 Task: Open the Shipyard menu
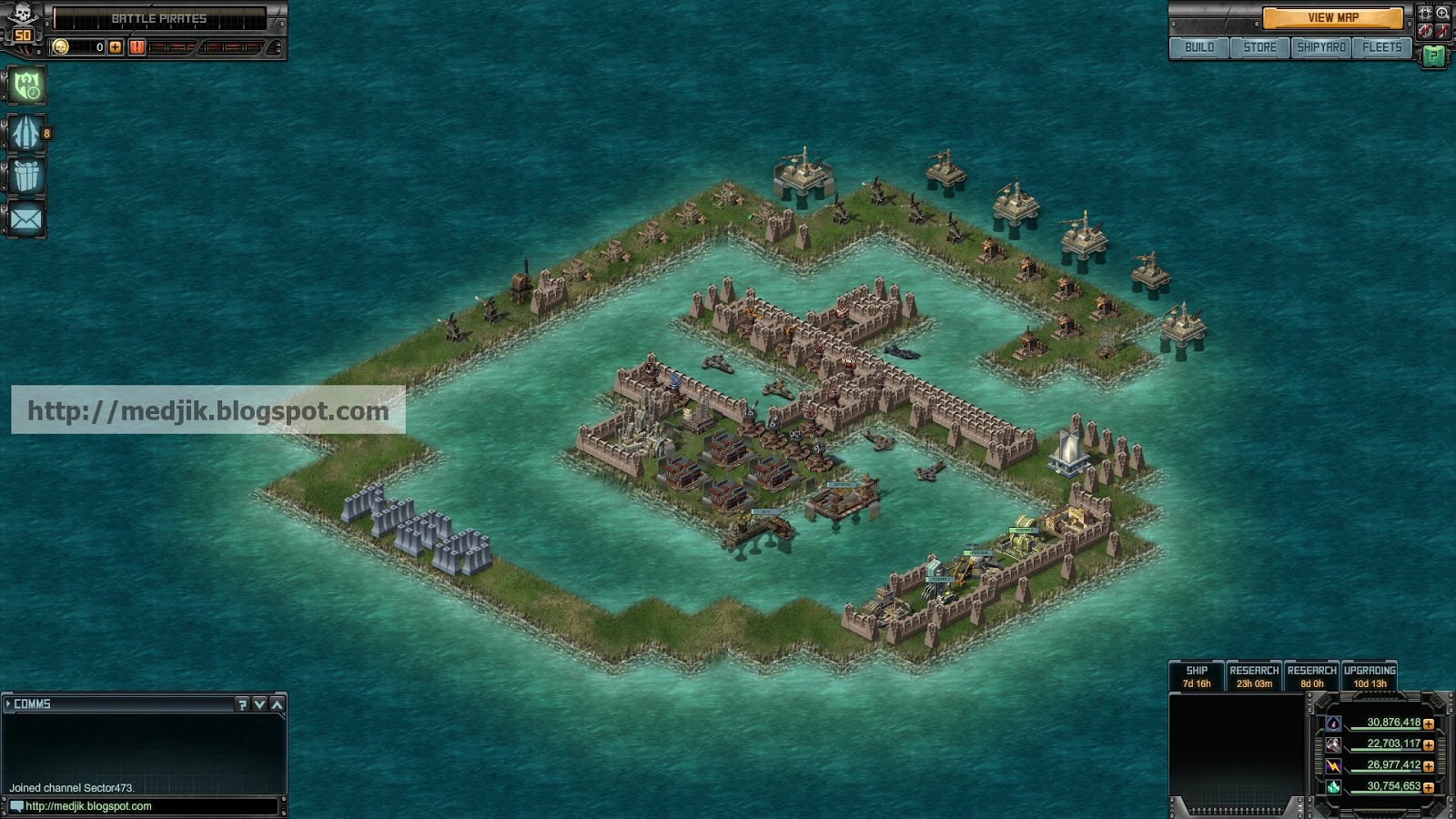(1321, 47)
